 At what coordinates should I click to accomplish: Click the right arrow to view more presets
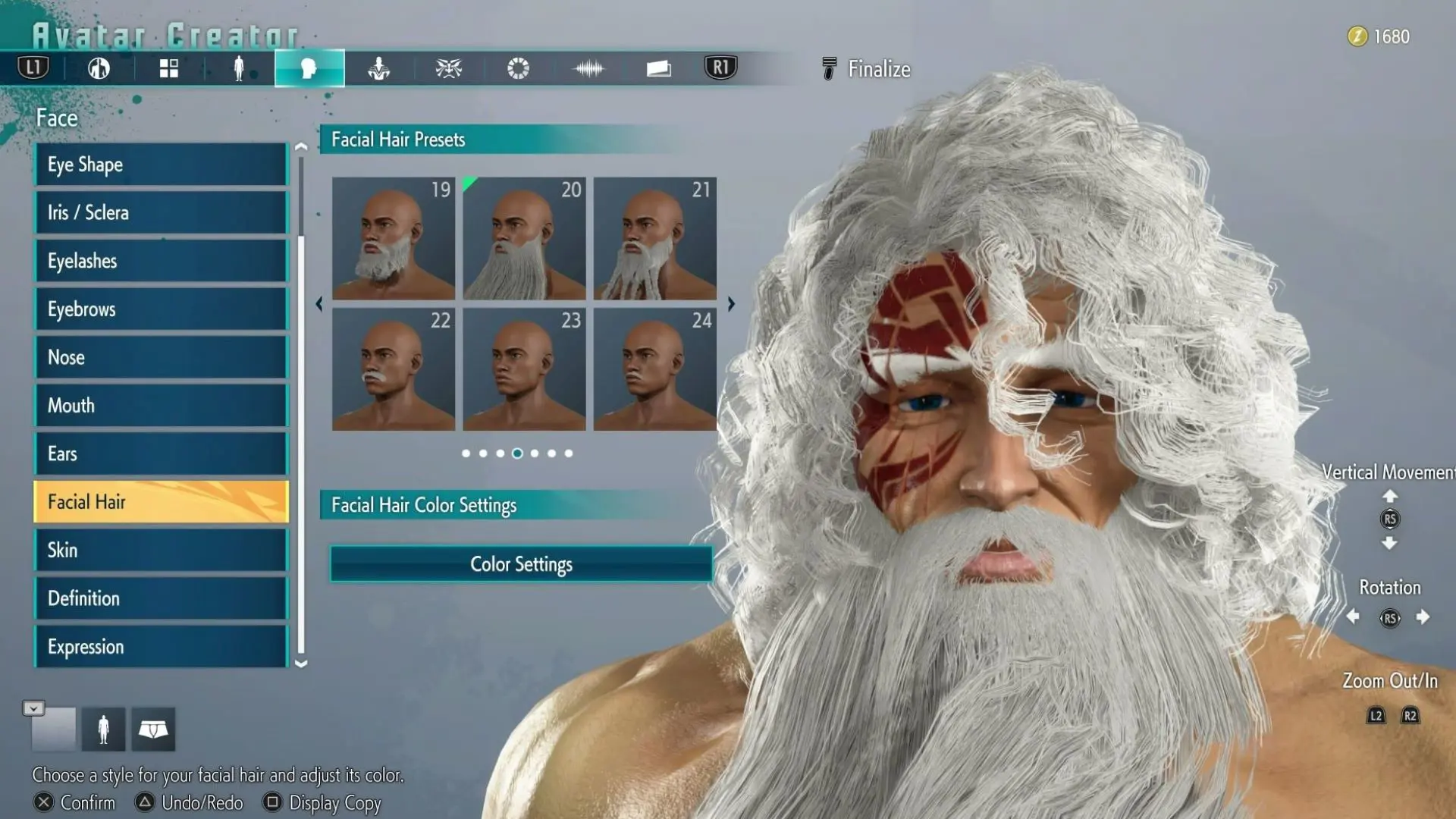click(x=730, y=304)
